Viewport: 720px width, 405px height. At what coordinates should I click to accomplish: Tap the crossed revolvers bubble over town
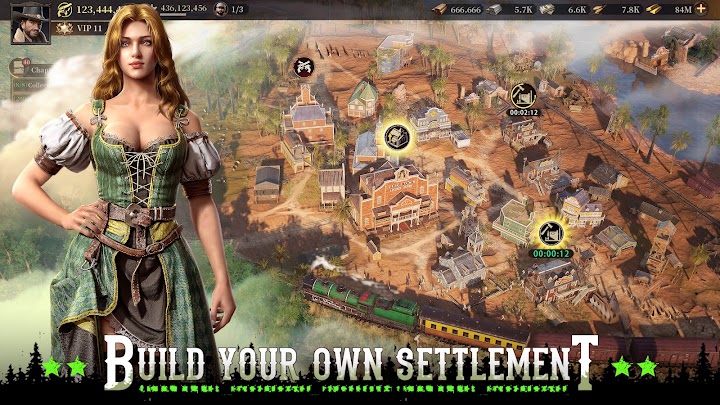coord(300,66)
